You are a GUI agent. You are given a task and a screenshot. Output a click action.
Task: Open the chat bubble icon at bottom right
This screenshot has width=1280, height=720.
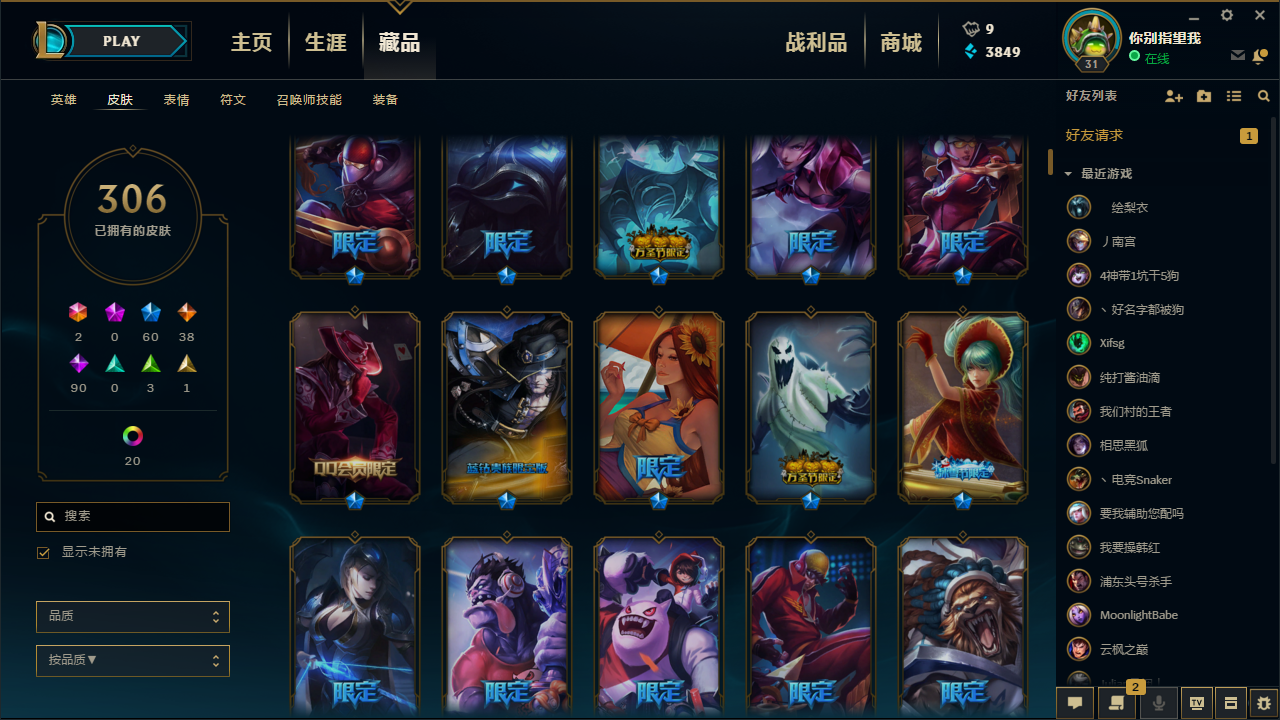pos(1074,703)
